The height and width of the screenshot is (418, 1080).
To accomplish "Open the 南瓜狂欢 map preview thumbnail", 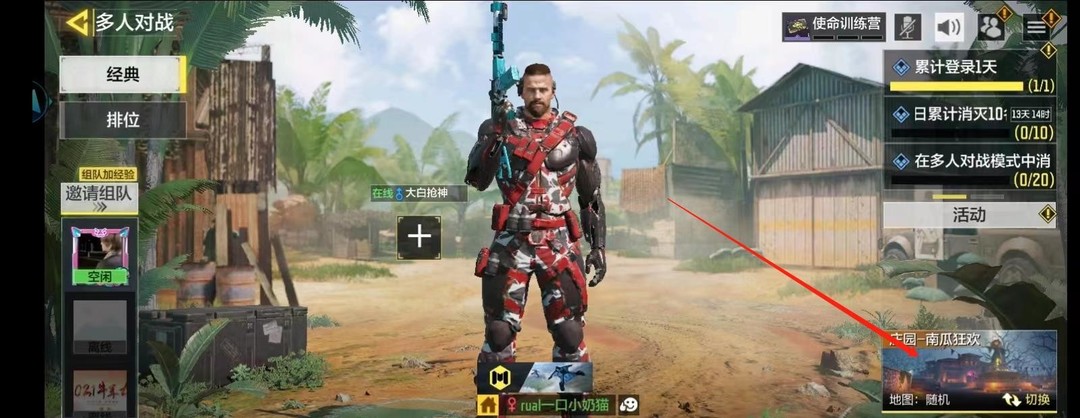I will (968, 364).
